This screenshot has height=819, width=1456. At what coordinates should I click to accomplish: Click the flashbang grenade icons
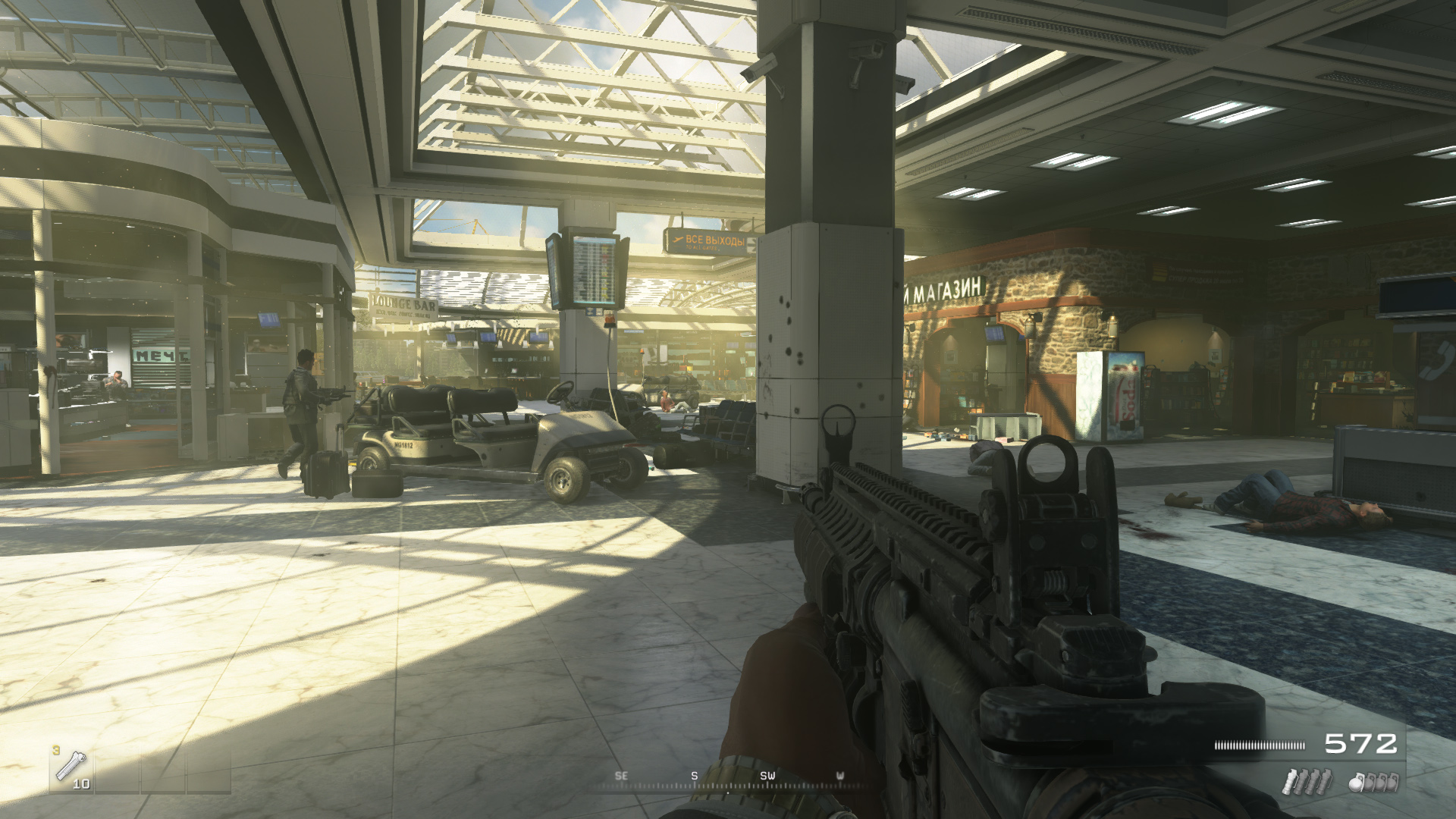(1306, 781)
